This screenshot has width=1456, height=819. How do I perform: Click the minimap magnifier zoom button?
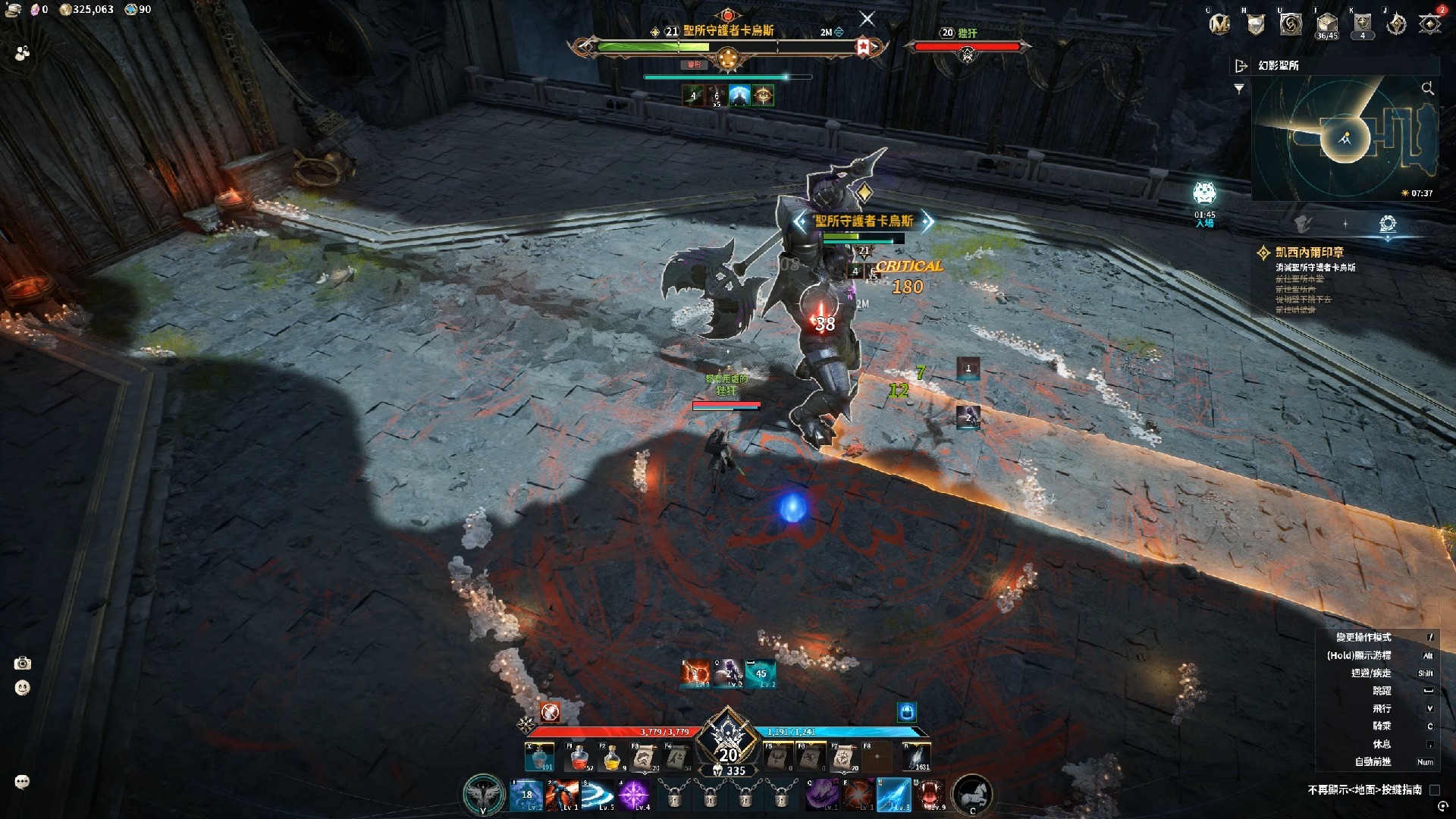coord(1427,89)
